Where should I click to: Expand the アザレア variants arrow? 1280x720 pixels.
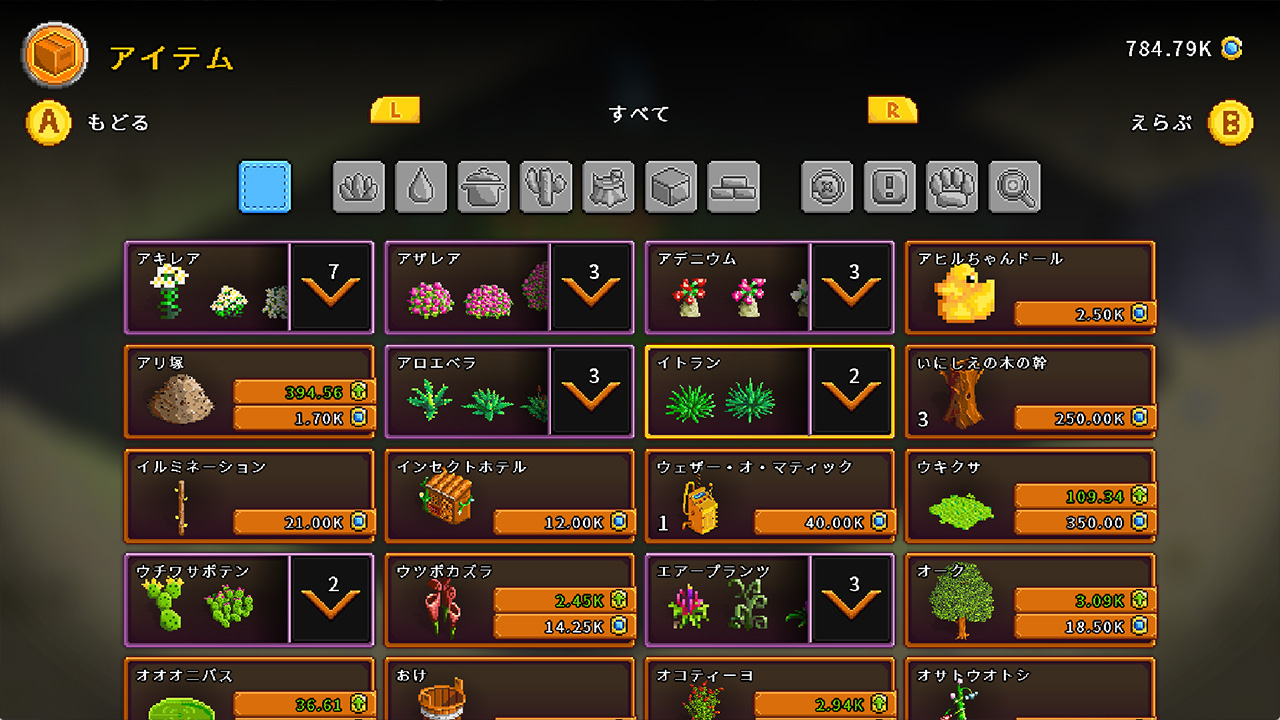592,288
